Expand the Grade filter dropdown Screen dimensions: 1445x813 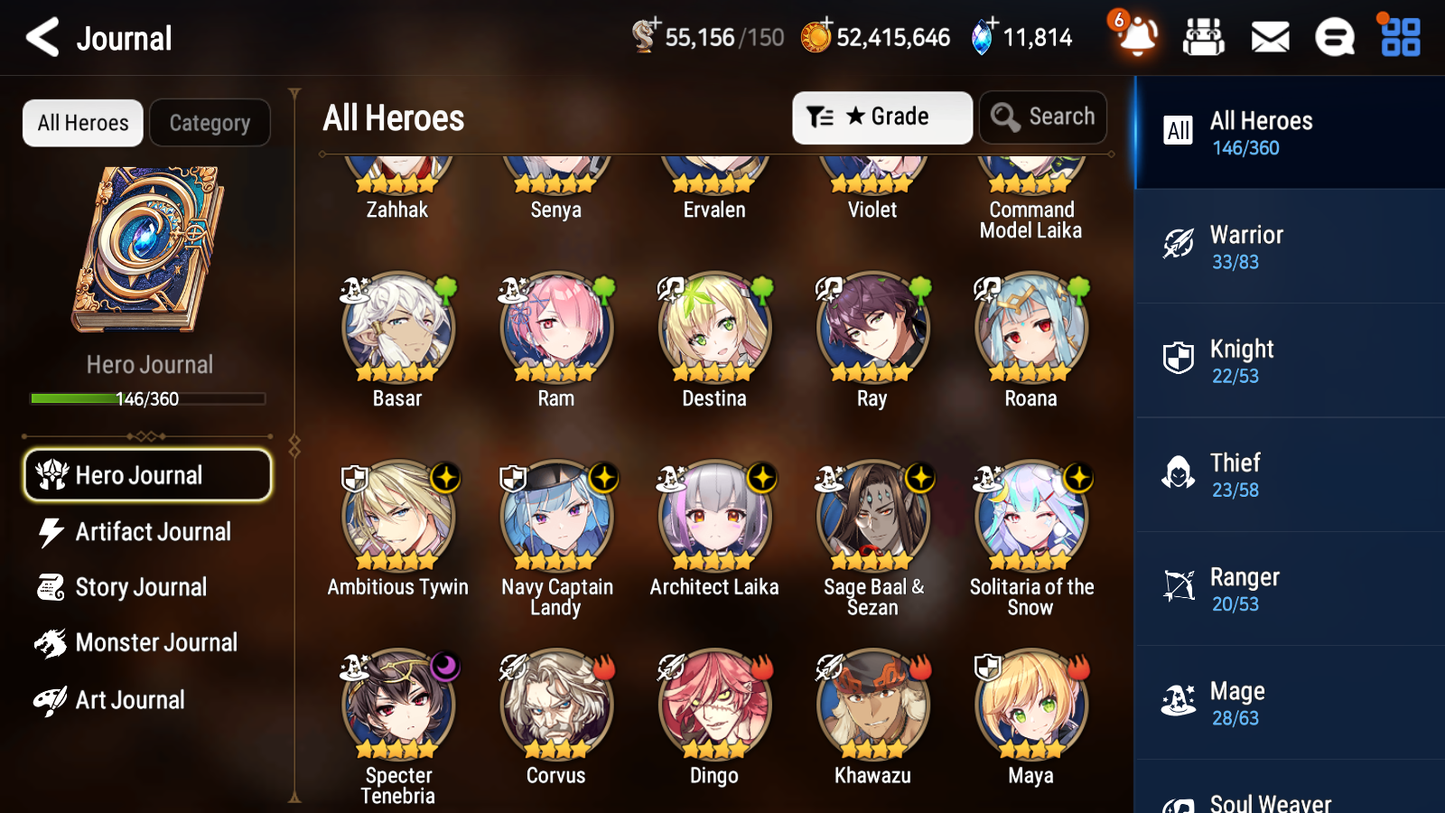click(x=882, y=117)
